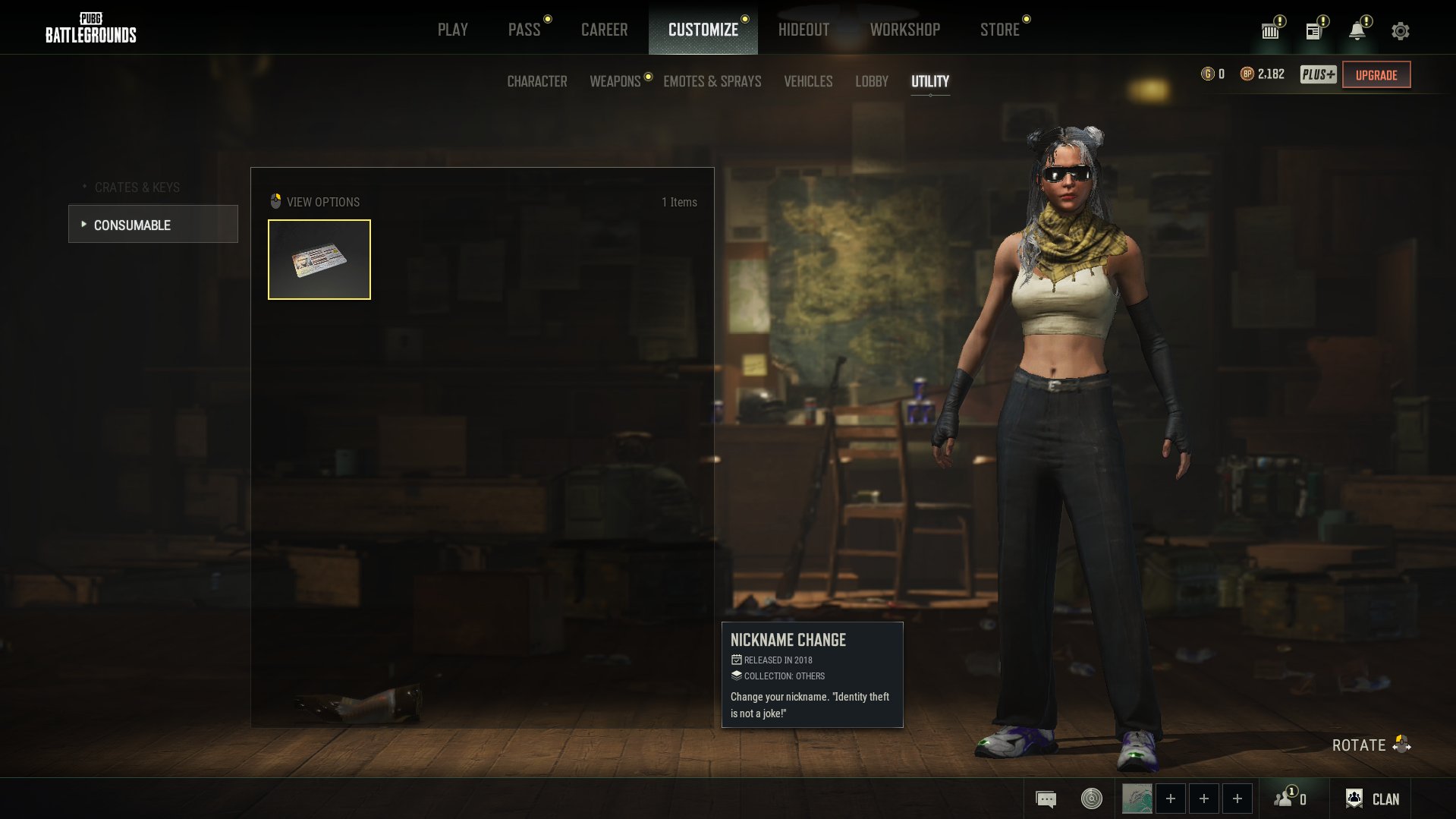Open the Lobby sub-tab
Screen dimensions: 1456x819
871,81
